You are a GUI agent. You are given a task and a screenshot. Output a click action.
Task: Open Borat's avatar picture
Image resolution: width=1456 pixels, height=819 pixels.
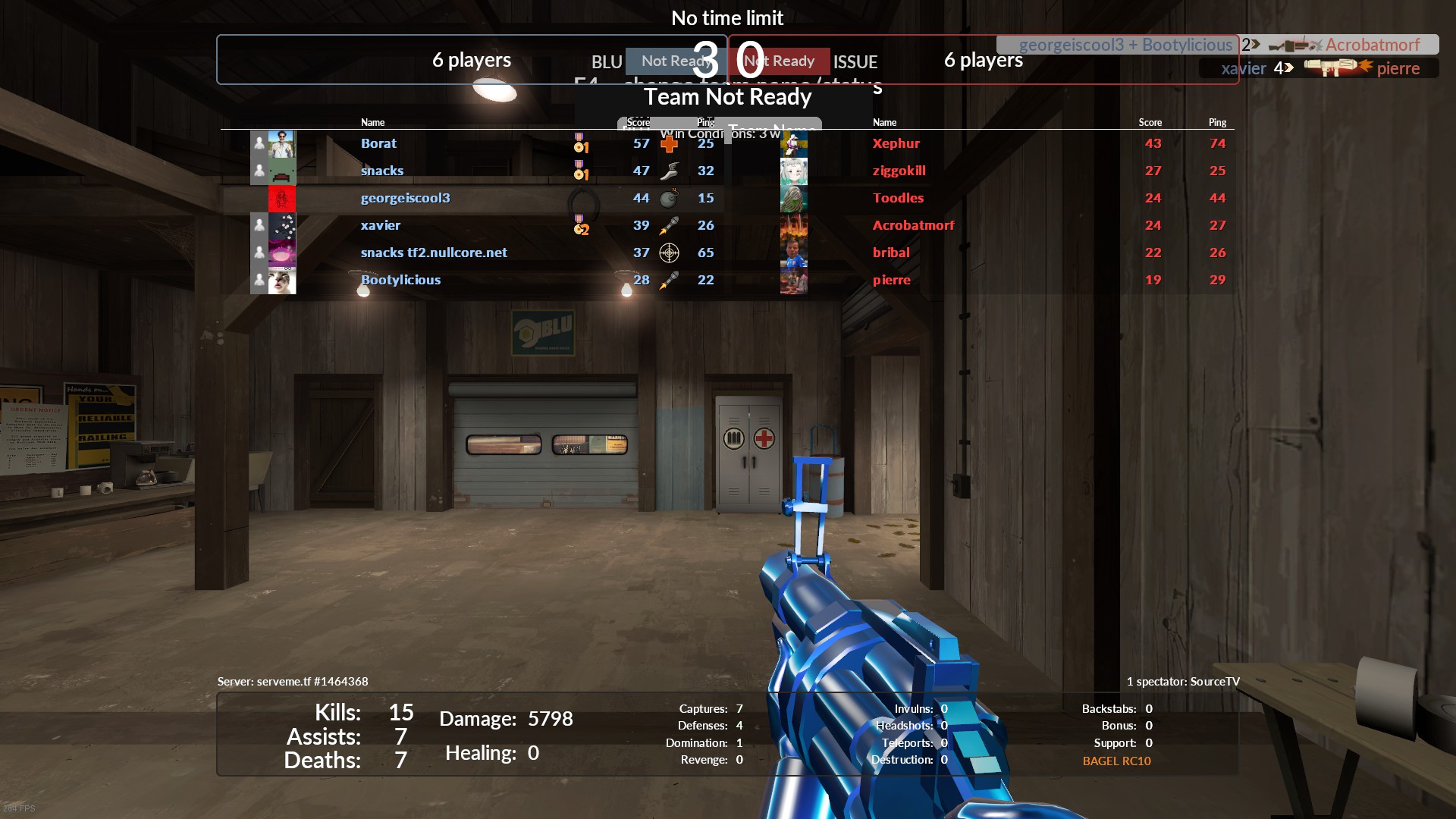[281, 143]
